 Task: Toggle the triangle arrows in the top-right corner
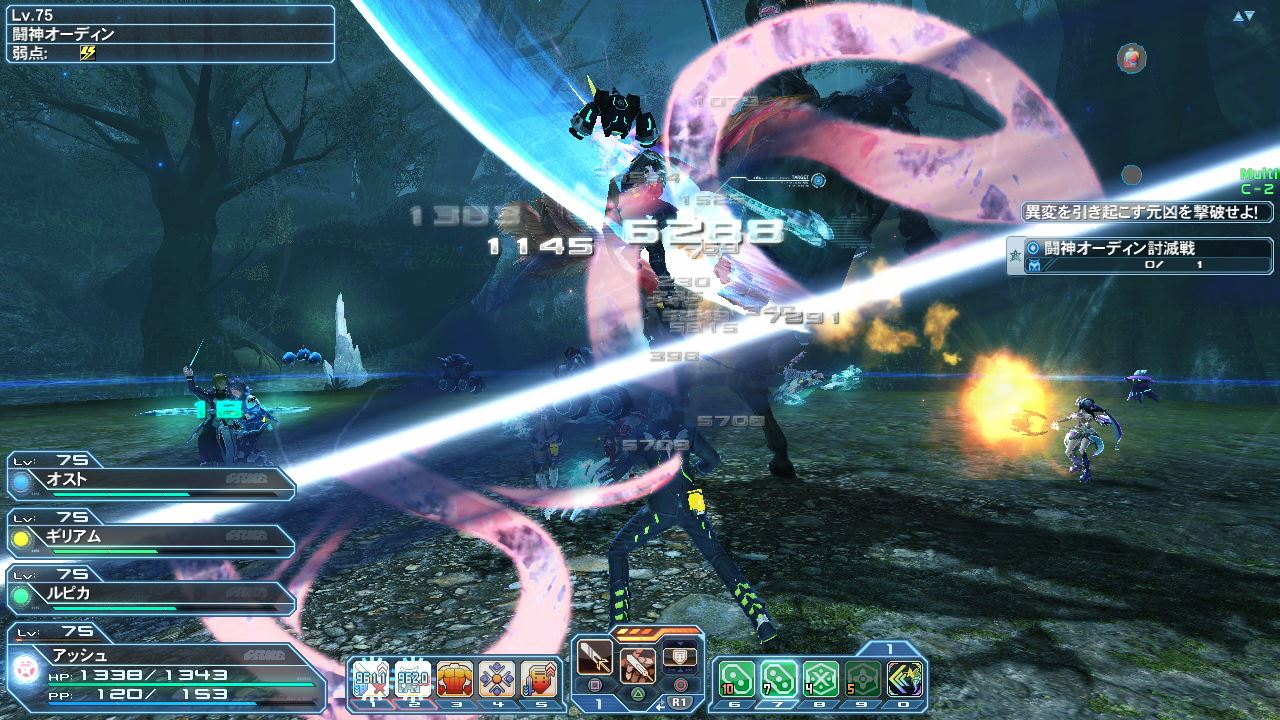(1243, 16)
